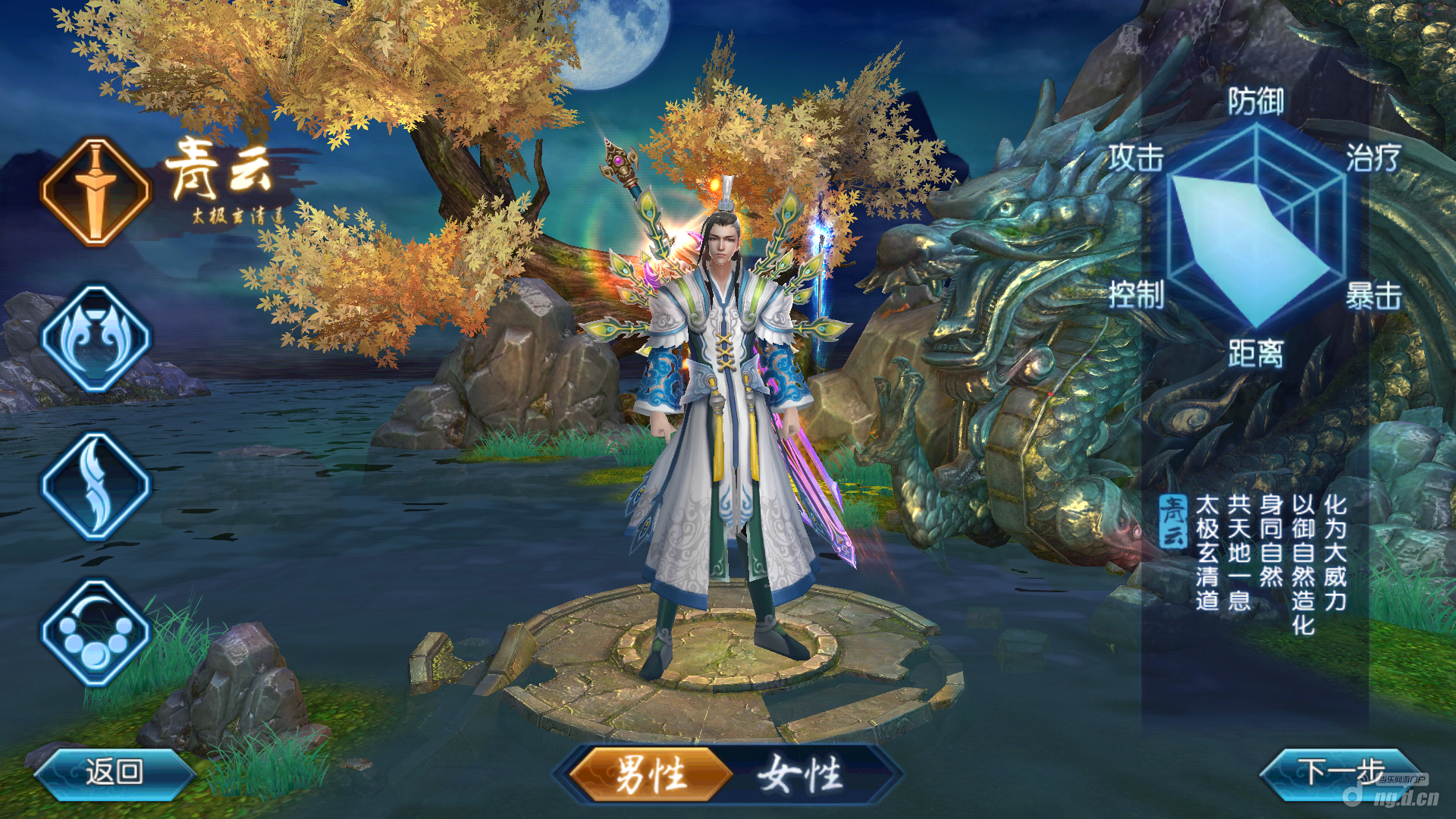1456x819 pixels.
Task: Select the Qingyun sword class icon
Action: pyautogui.click(x=96, y=192)
